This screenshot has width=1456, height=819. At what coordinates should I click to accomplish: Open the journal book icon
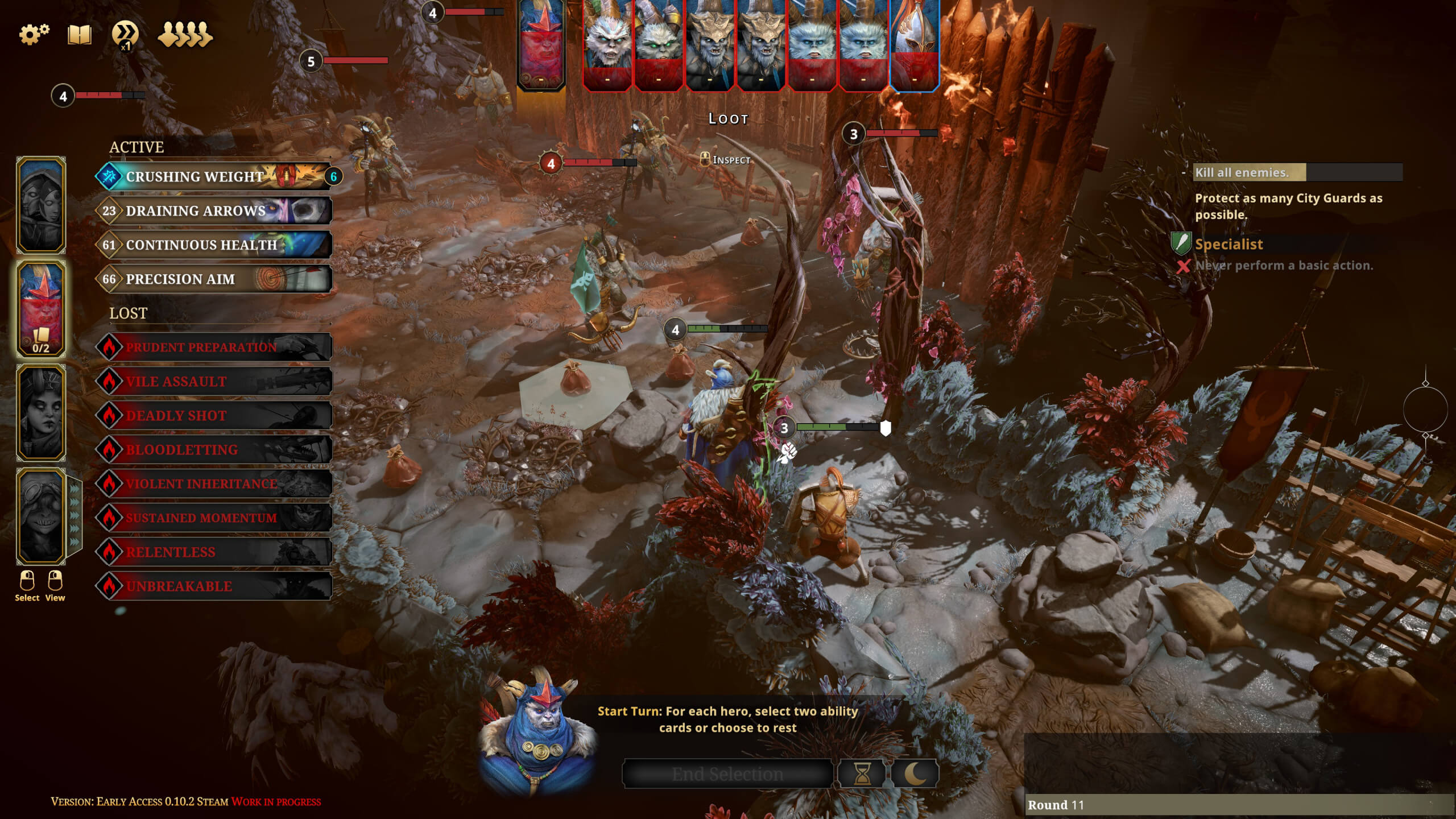[80, 35]
